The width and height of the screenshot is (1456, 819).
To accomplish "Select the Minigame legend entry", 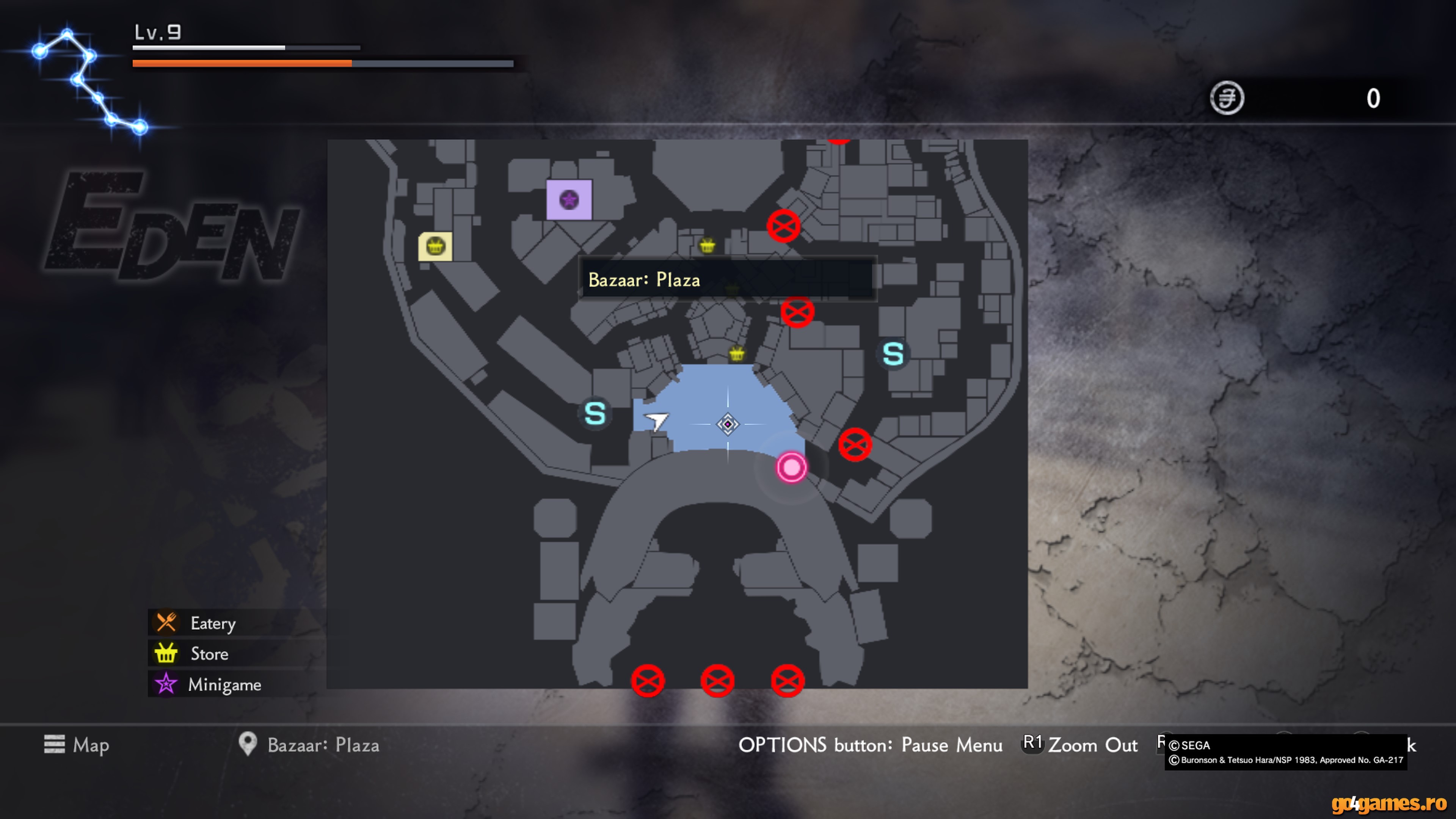I will tap(224, 684).
